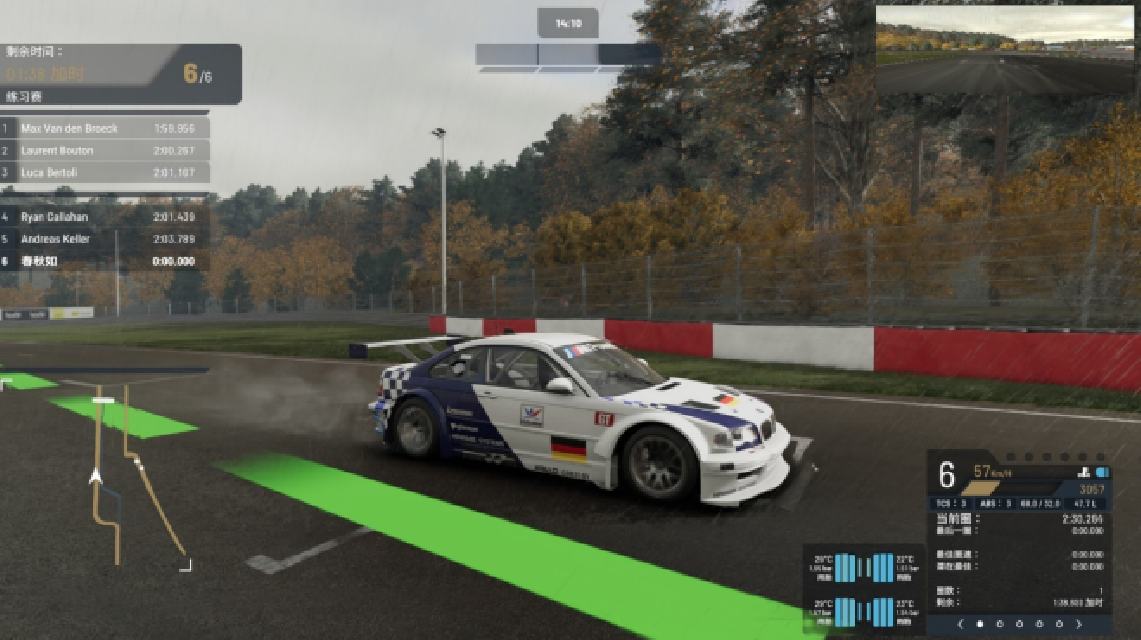This screenshot has width=1141, height=640.
Task: Select Max Van den Broeck in the standings
Action: point(105,128)
